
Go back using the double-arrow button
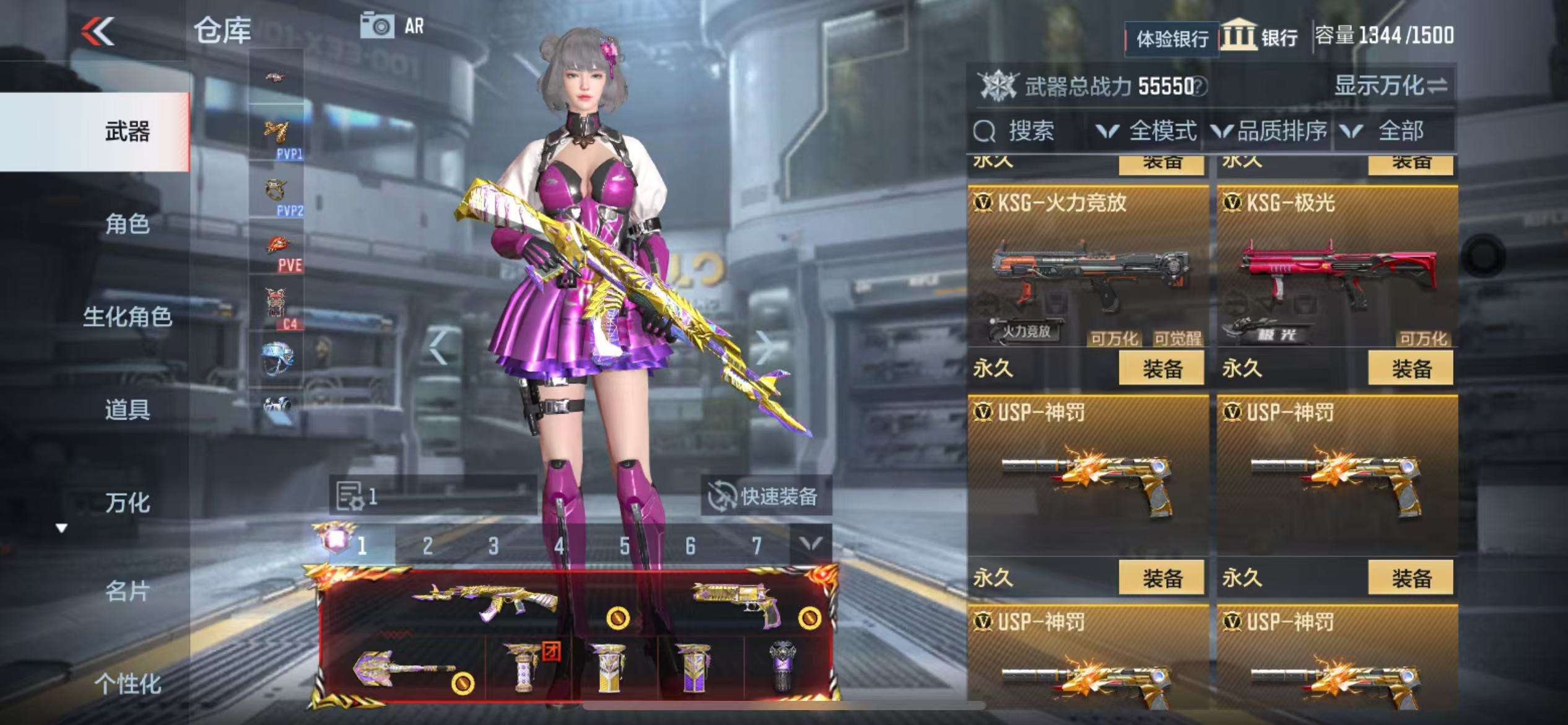pos(98,31)
